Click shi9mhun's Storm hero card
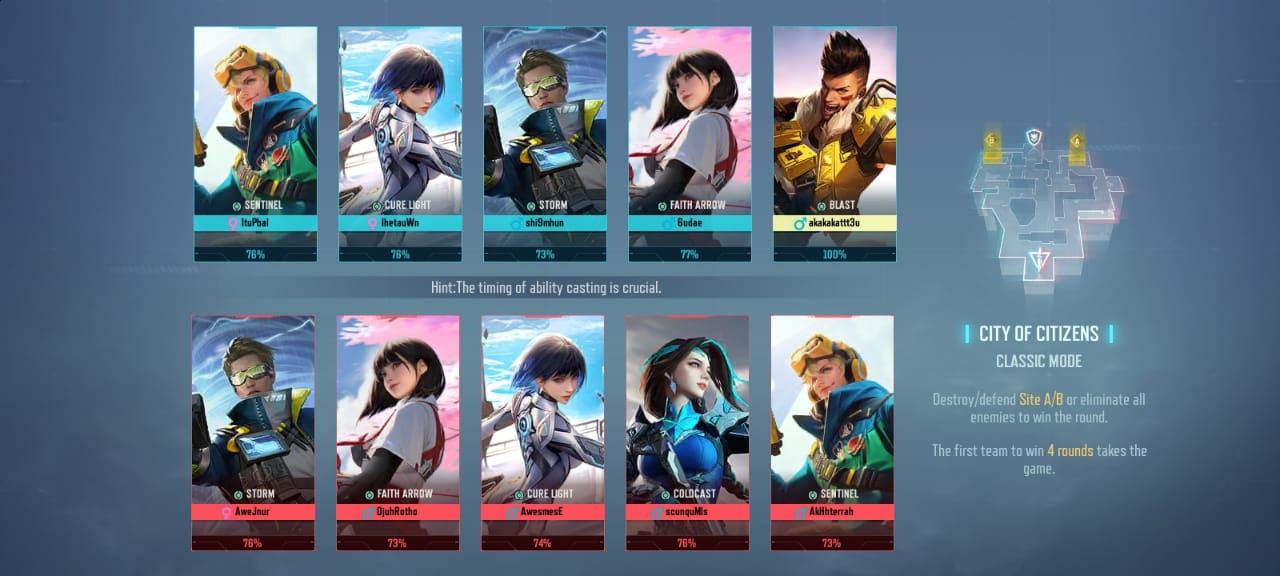This screenshot has width=1280, height=576. [545, 144]
